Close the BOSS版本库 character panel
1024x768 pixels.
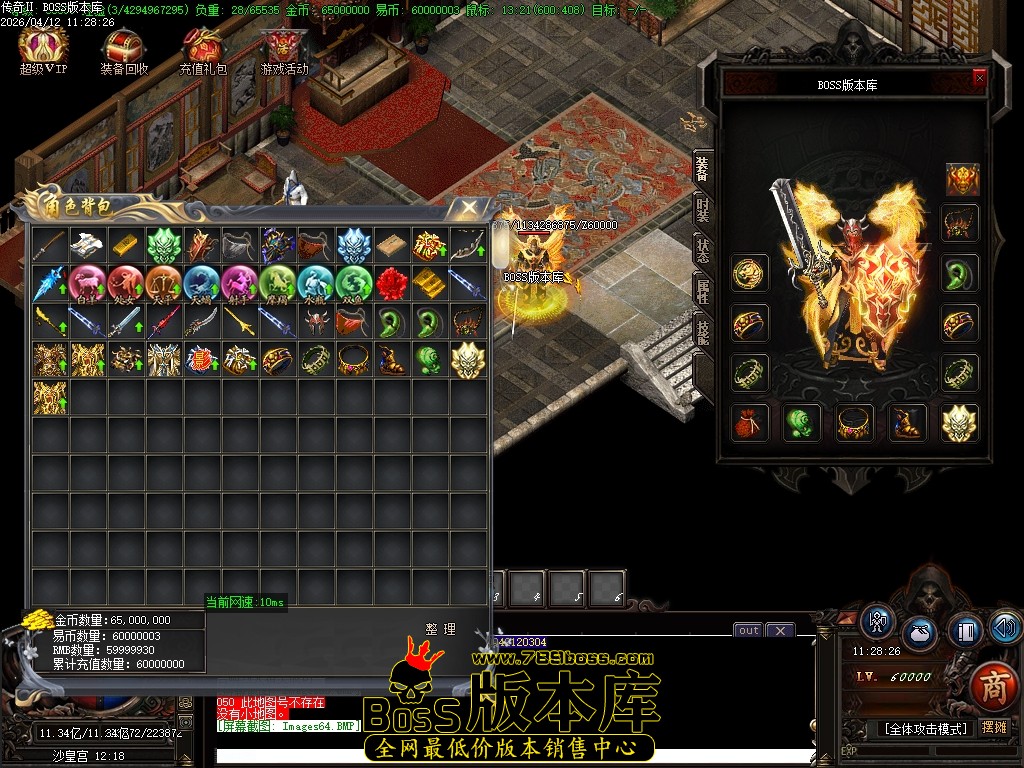pyautogui.click(x=979, y=77)
